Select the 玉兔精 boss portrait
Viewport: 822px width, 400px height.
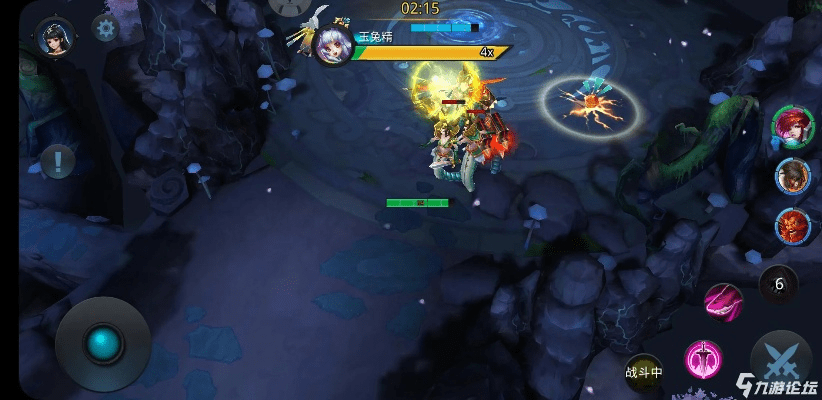point(331,45)
